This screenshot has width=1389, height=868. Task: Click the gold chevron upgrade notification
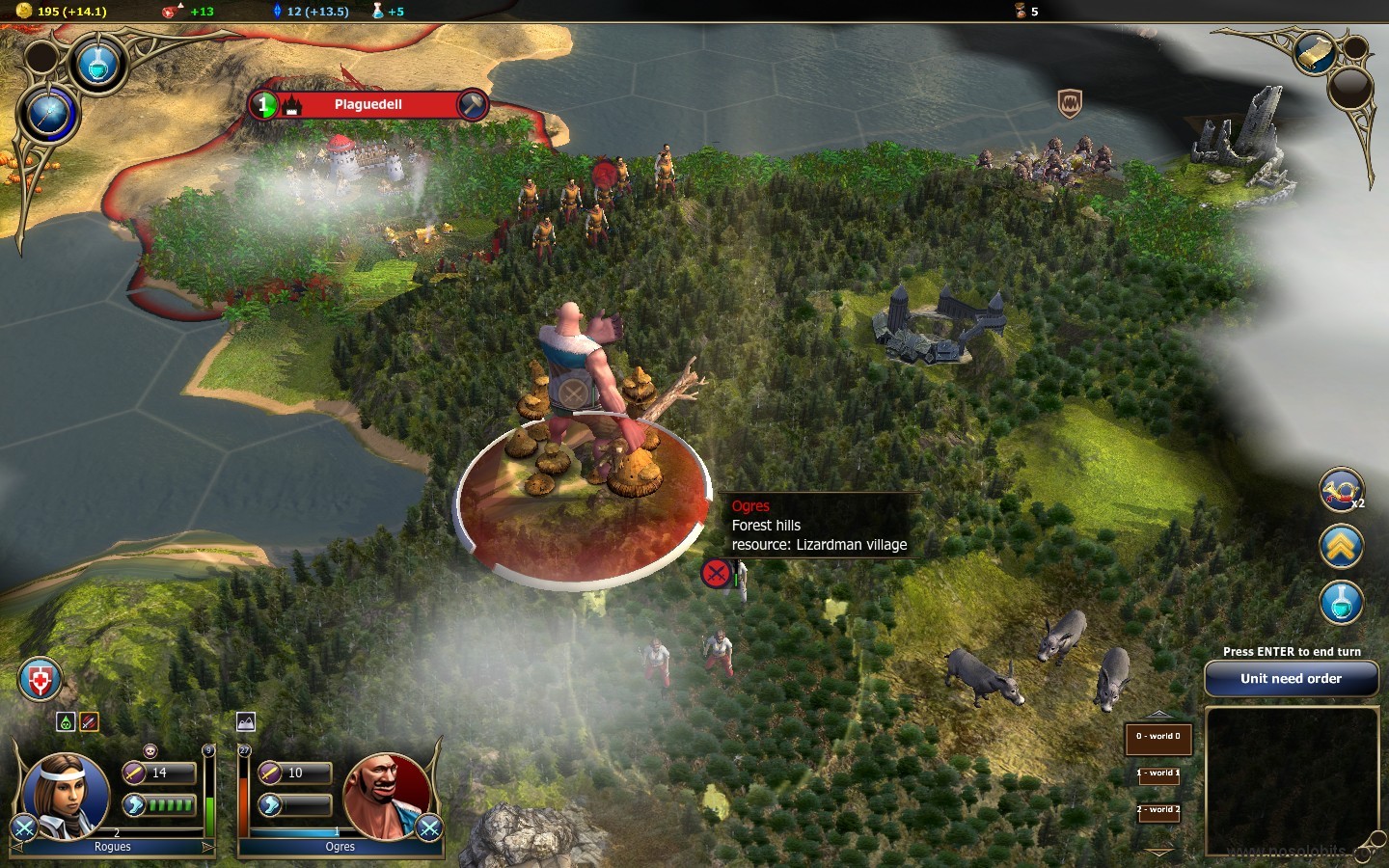point(1341,548)
